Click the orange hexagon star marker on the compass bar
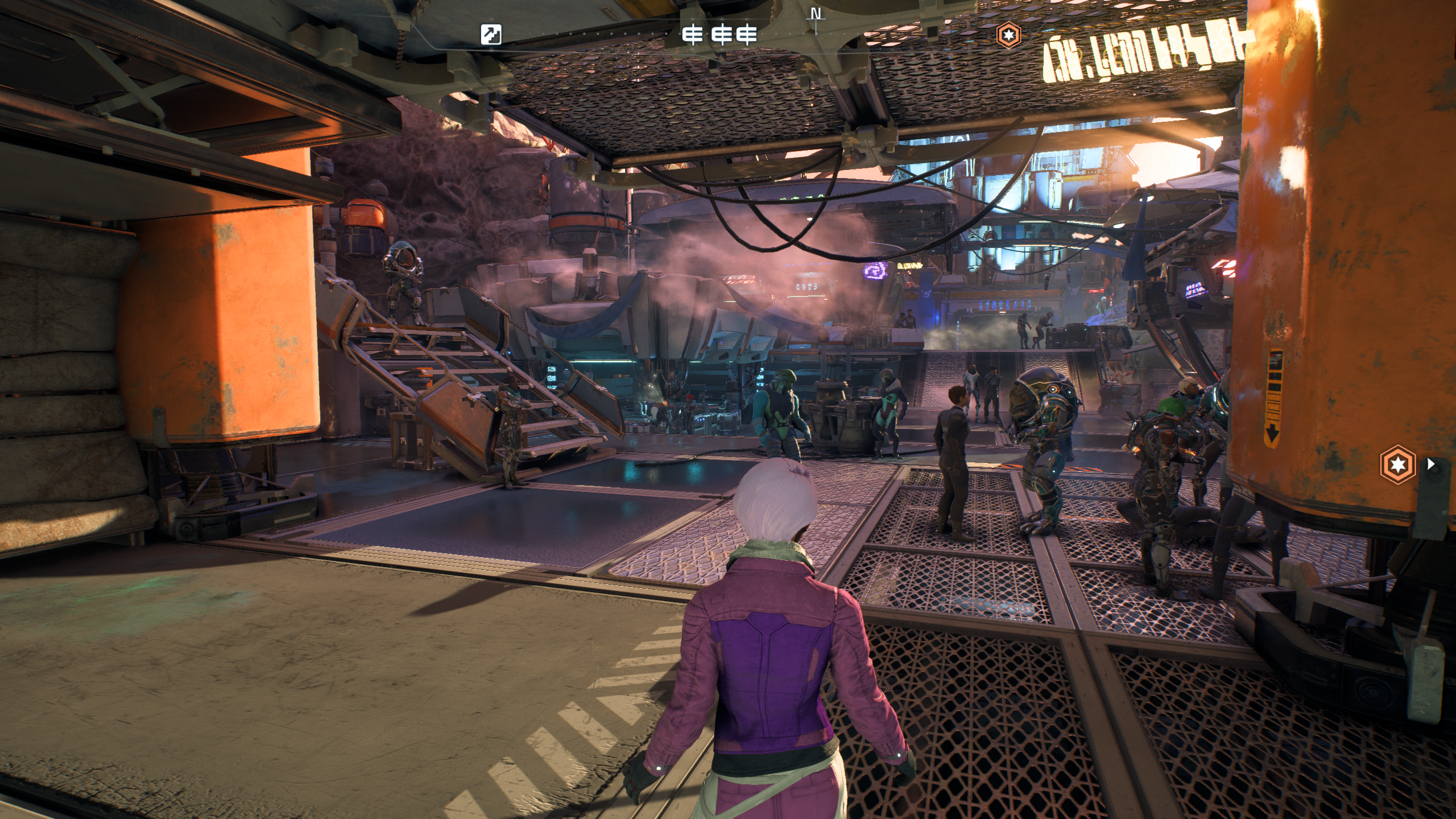The width and height of the screenshot is (1456, 819). (1008, 35)
